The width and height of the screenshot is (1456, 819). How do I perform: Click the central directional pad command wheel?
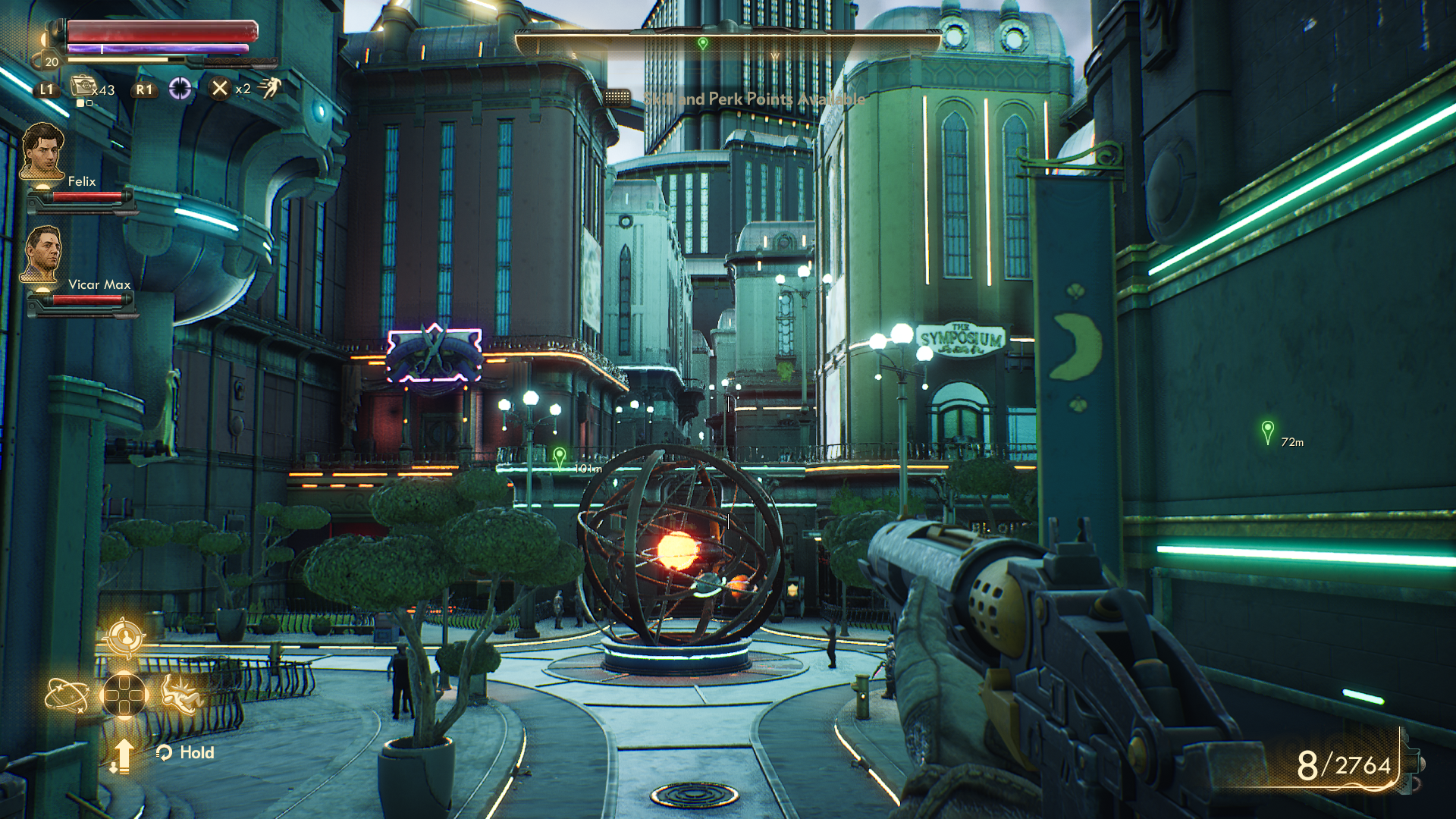coord(124,694)
